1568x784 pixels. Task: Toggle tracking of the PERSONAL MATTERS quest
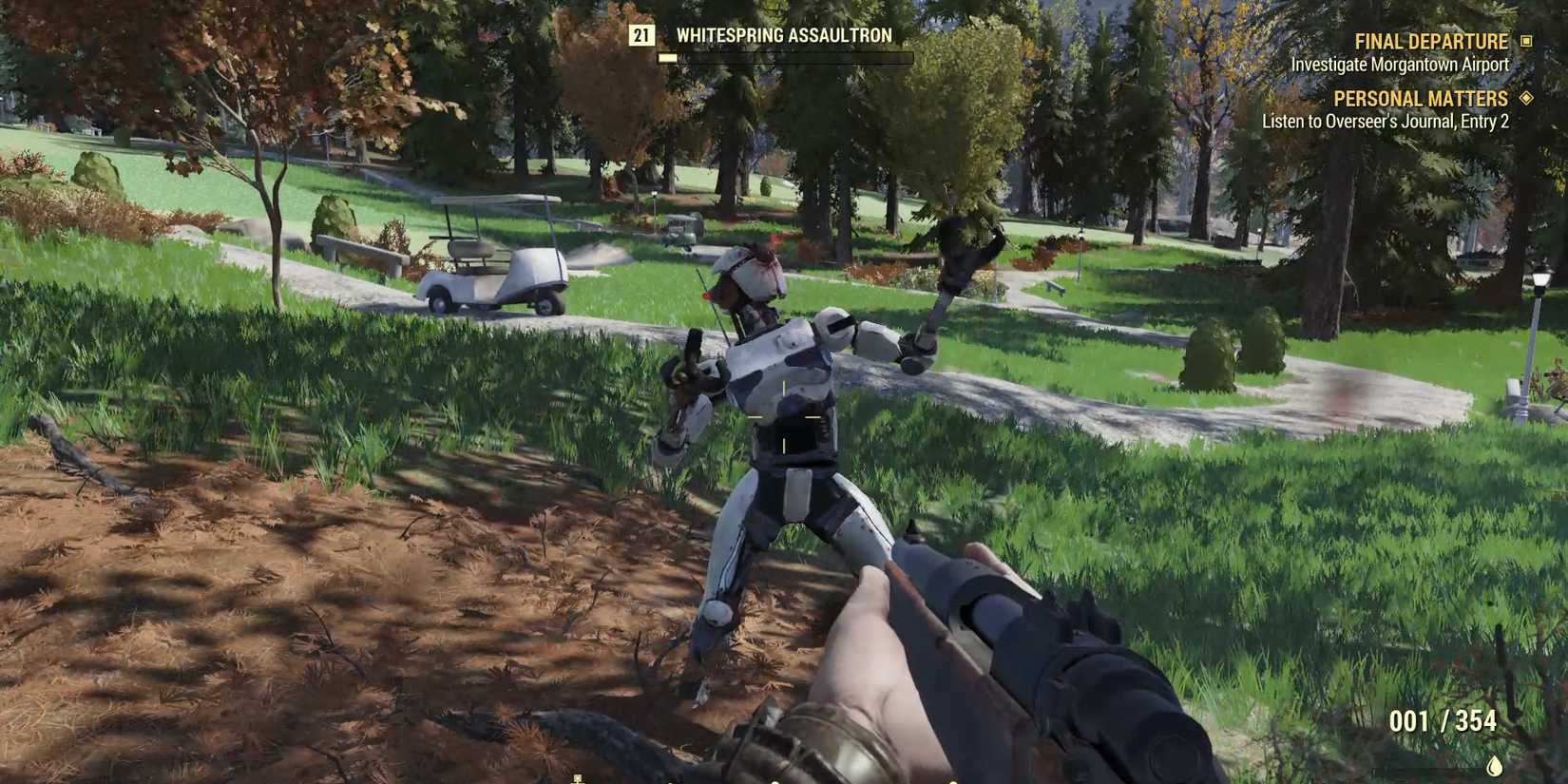tap(1422, 98)
